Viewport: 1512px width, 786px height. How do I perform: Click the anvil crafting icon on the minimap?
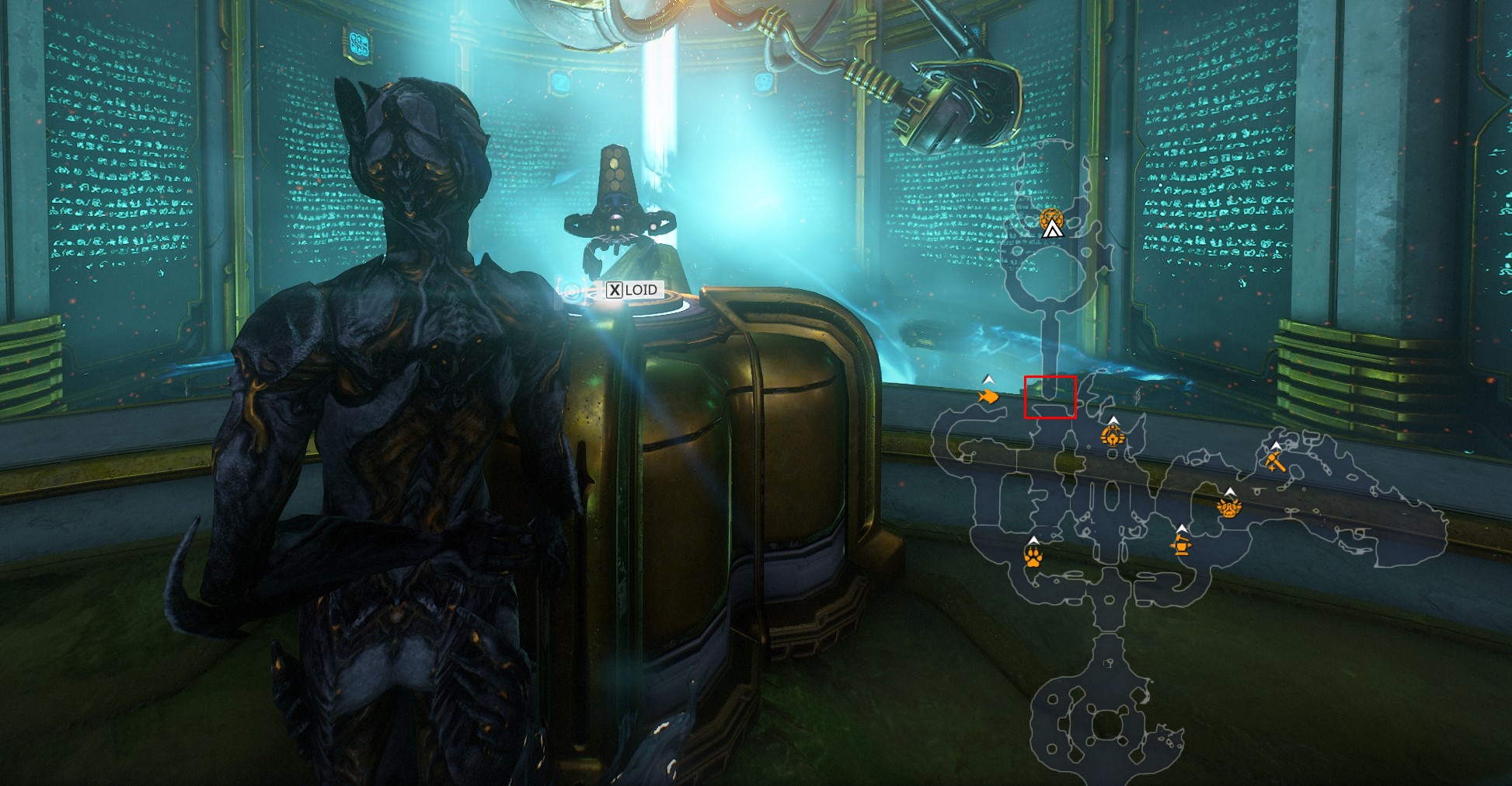coord(1181,547)
